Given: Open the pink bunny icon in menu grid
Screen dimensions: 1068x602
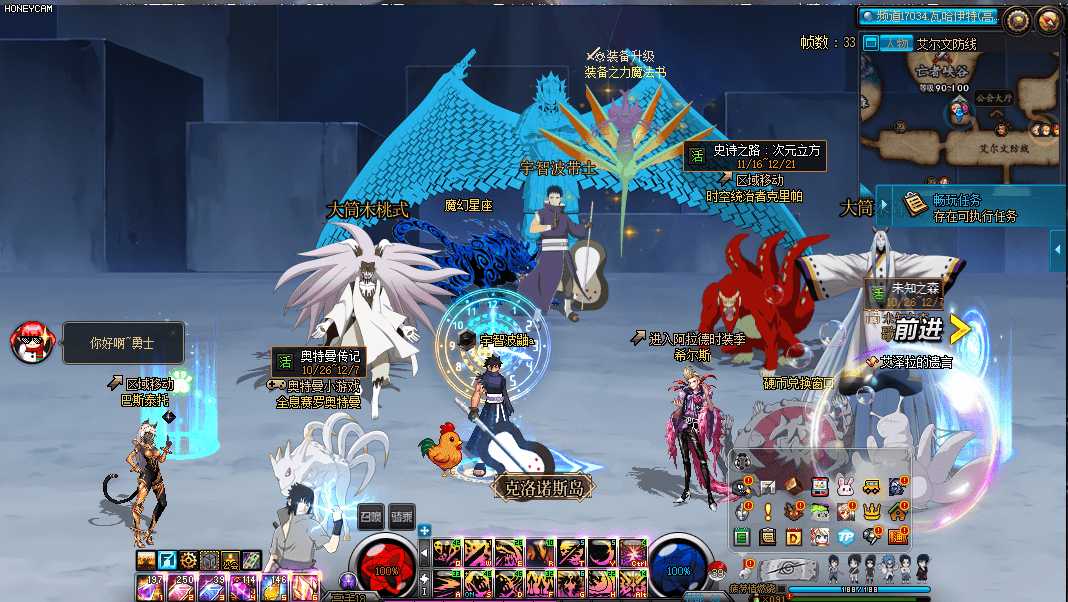Looking at the screenshot, I should [x=845, y=487].
